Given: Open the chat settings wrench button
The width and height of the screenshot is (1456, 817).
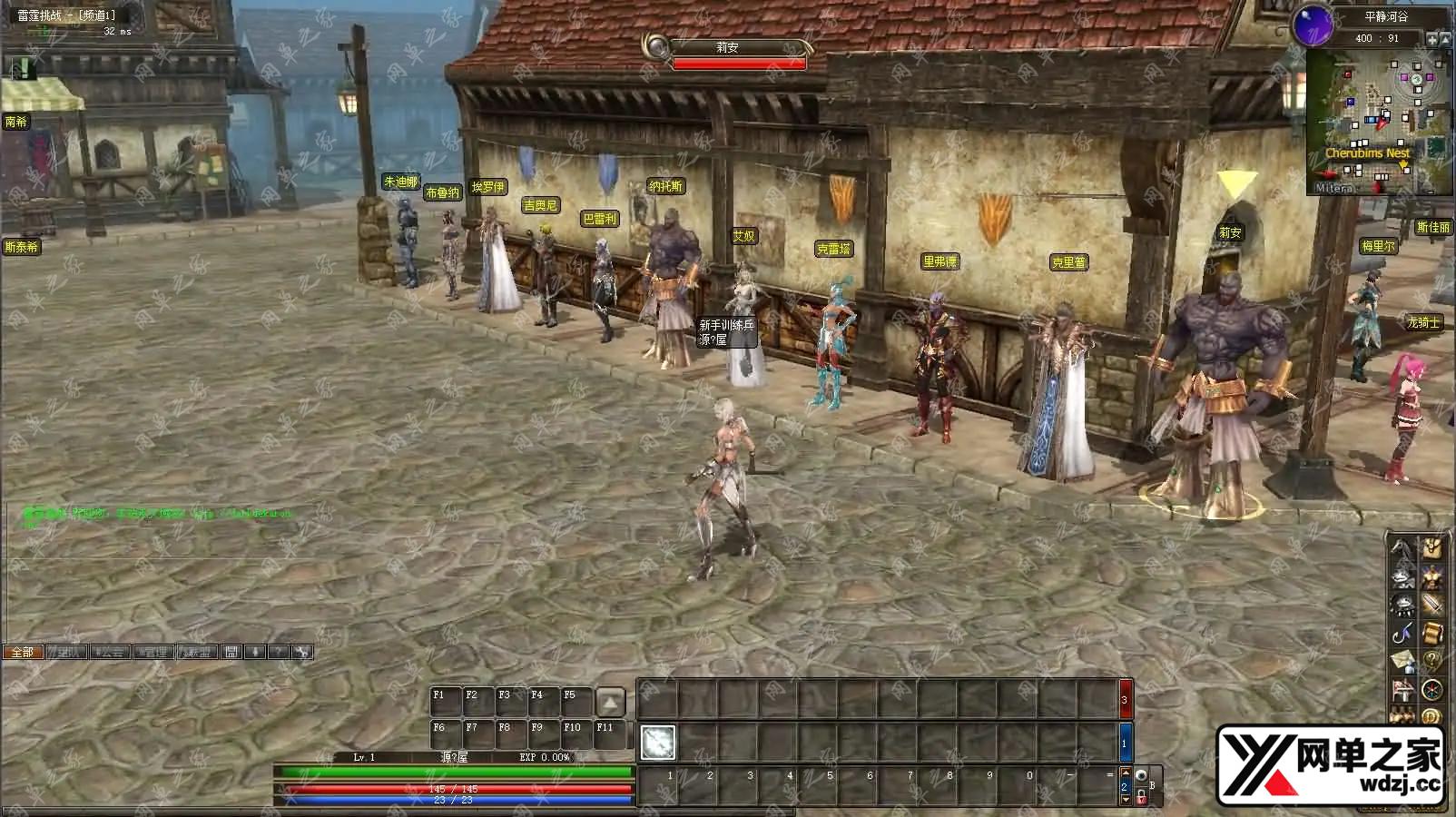Looking at the screenshot, I should coord(302,652).
